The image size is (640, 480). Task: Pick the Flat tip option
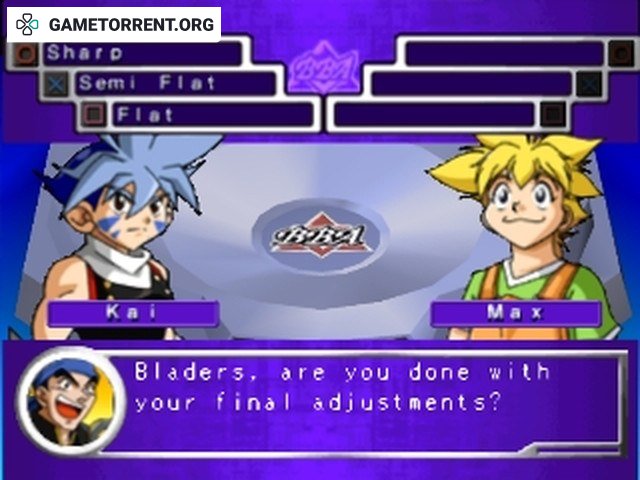(210, 114)
